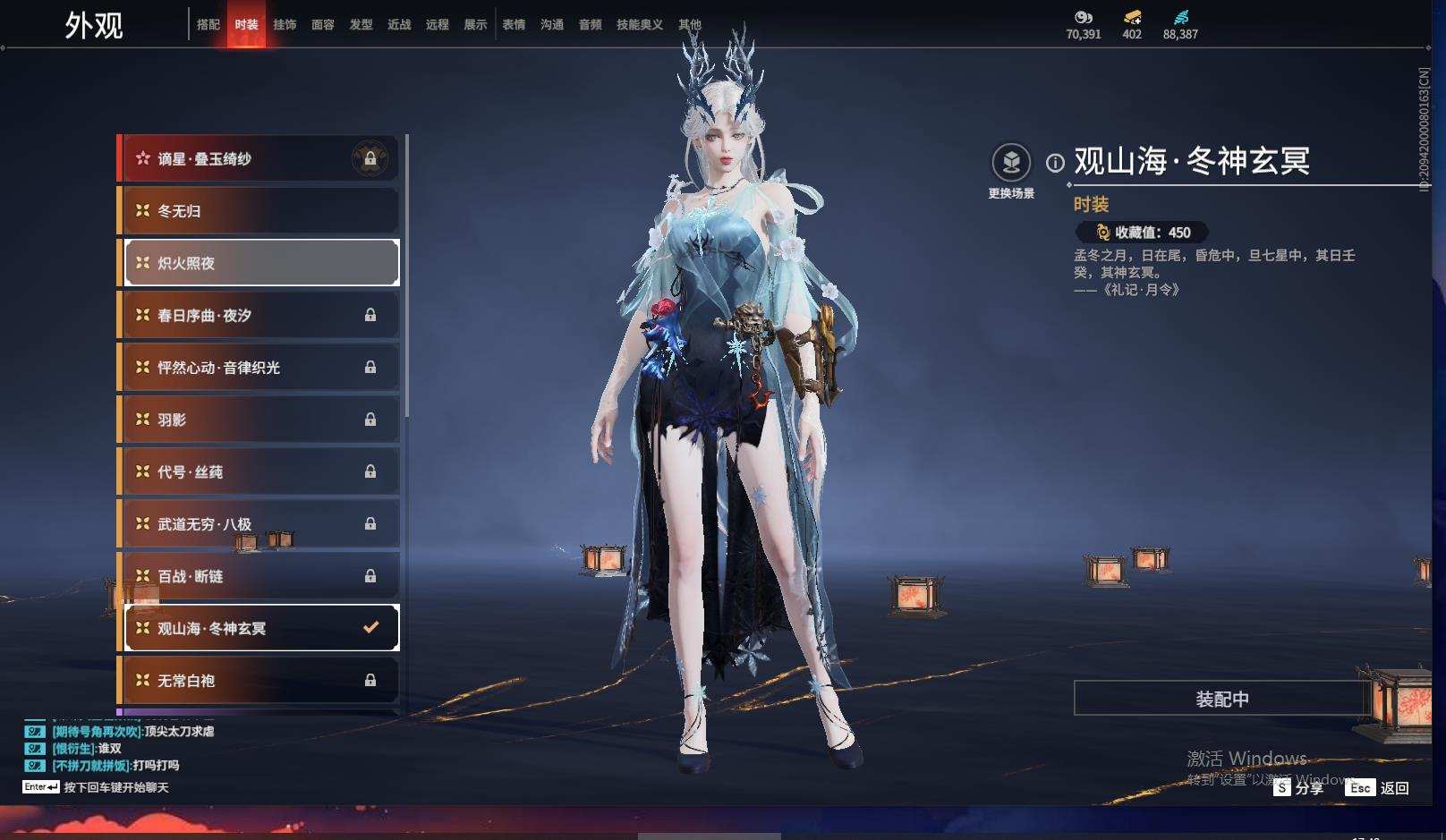Open the outfit info icon beside the title
This screenshot has height=840, width=1446.
coord(1055,163)
